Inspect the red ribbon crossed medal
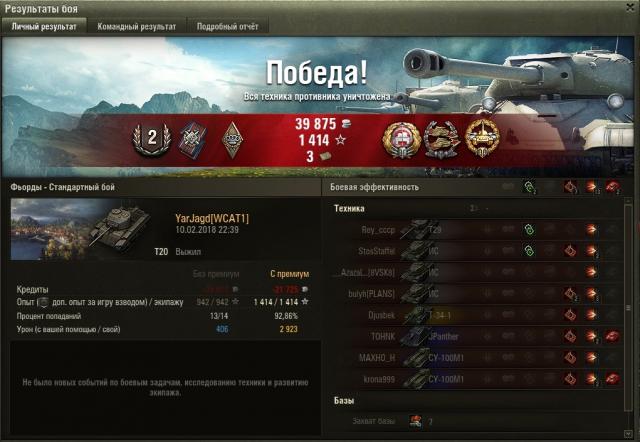Viewport: 640px width, 442px height. point(191,140)
